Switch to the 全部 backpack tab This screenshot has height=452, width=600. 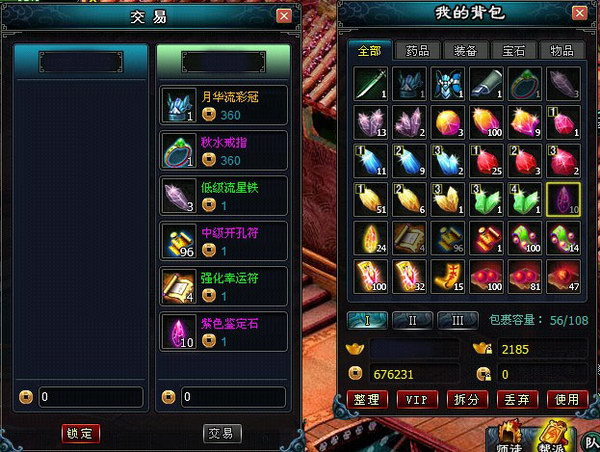370,50
